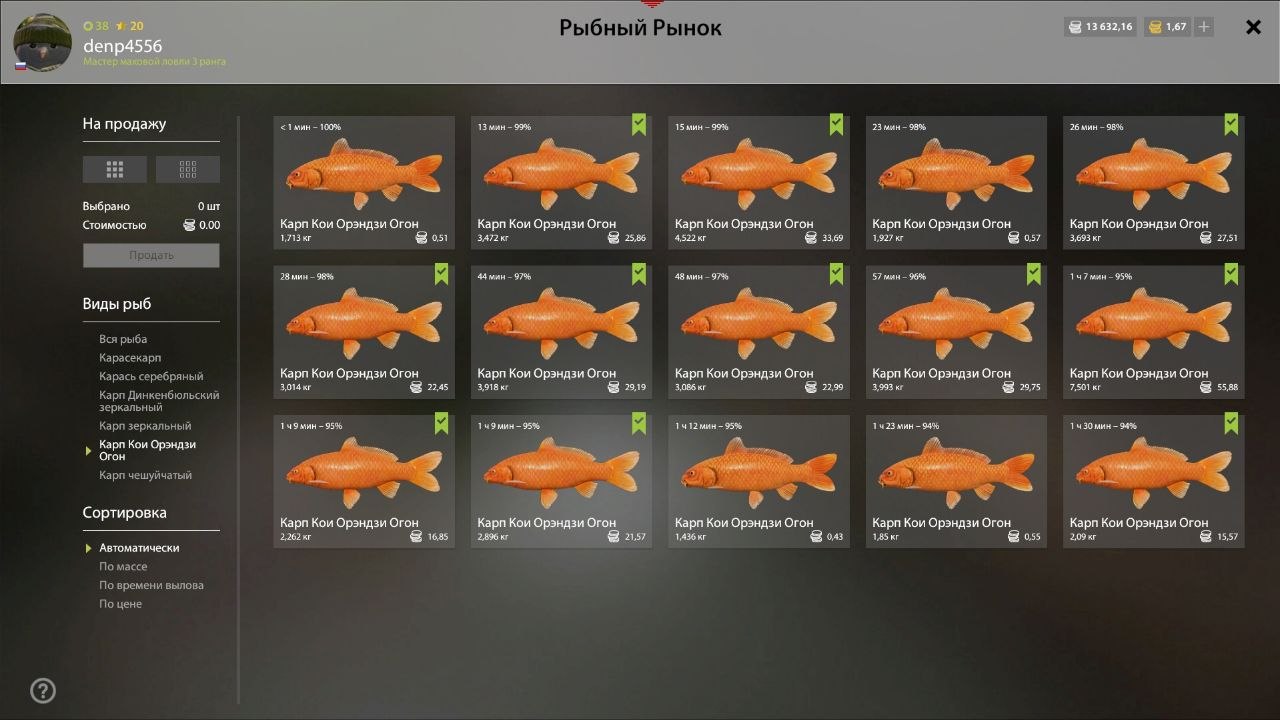Viewport: 1280px width, 720px height.
Task: Filter by Карасекарп species
Action: 130,358
